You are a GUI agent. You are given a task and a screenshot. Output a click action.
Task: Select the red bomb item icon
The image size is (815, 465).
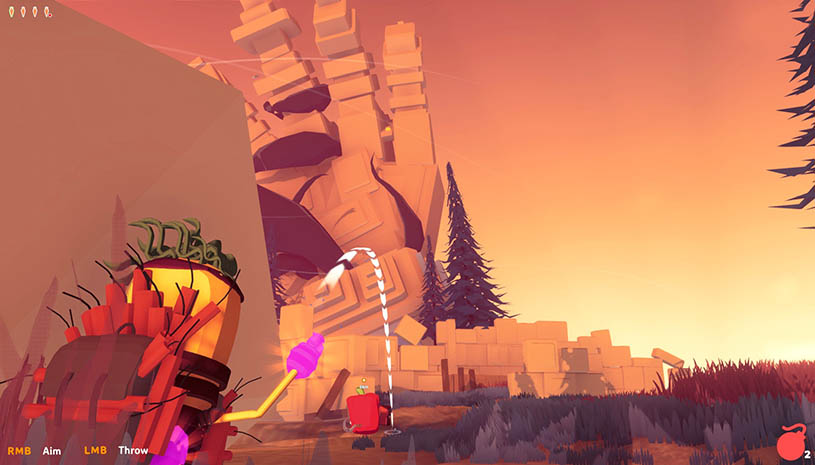click(789, 443)
